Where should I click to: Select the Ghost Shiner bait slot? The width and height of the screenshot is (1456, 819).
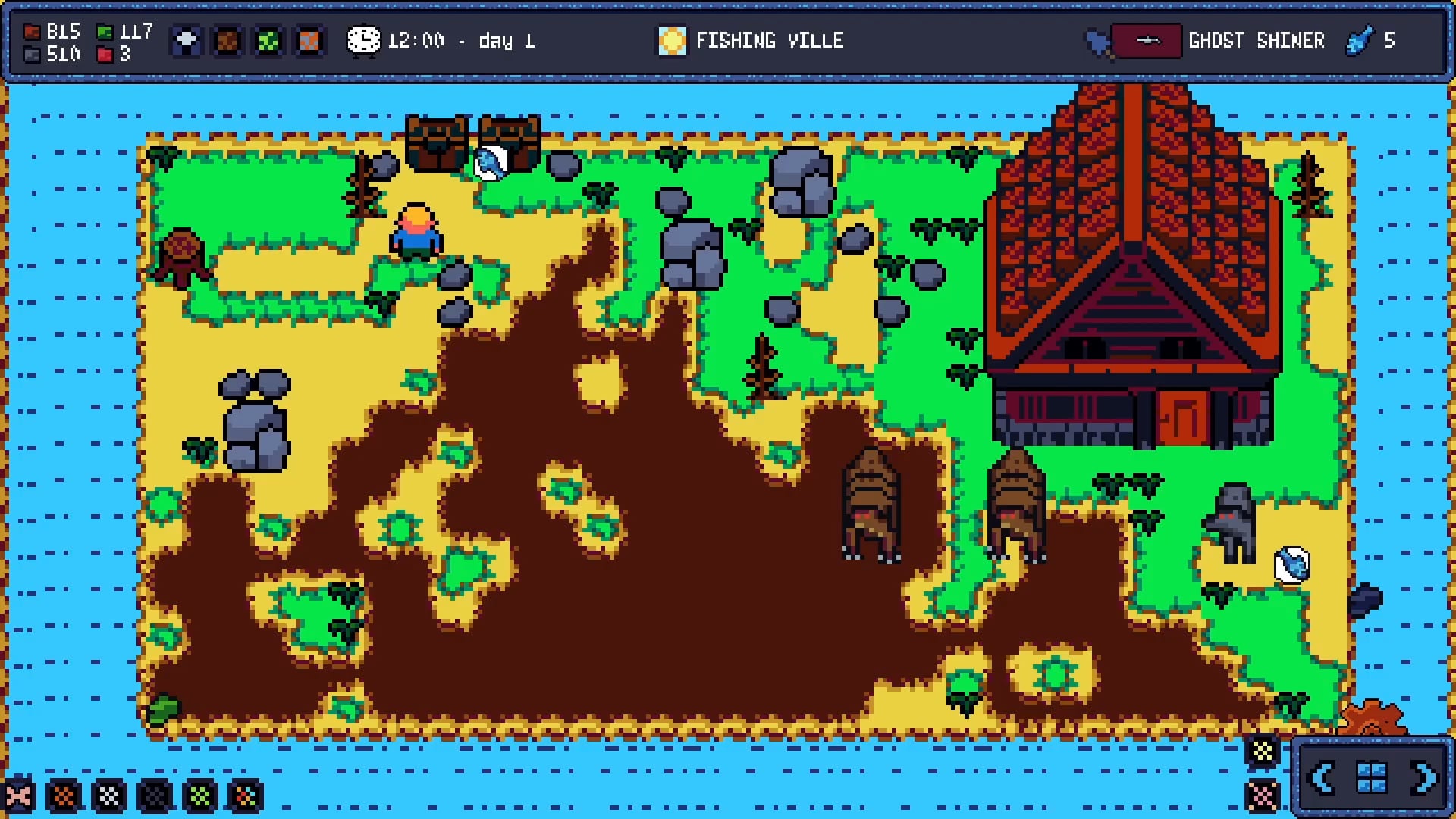coord(1147,40)
